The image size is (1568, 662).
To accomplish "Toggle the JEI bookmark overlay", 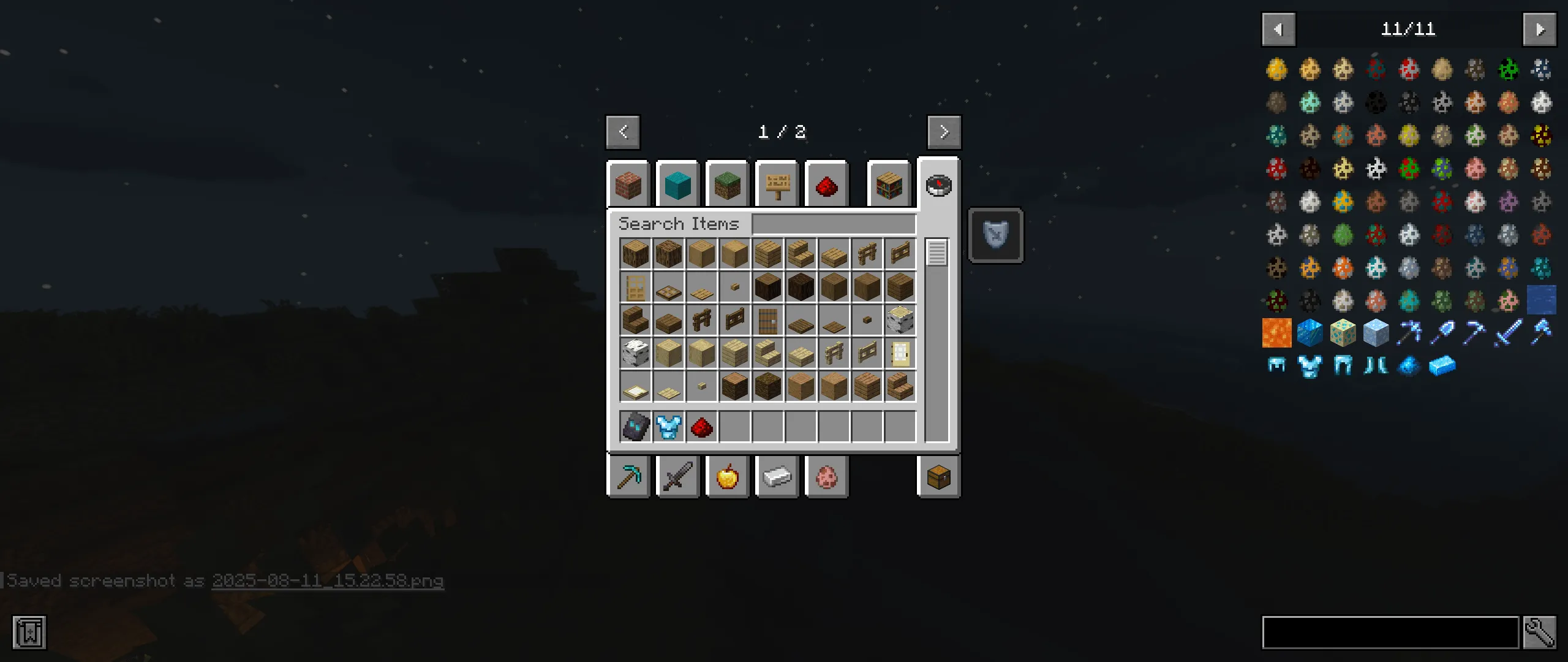I will [28, 632].
